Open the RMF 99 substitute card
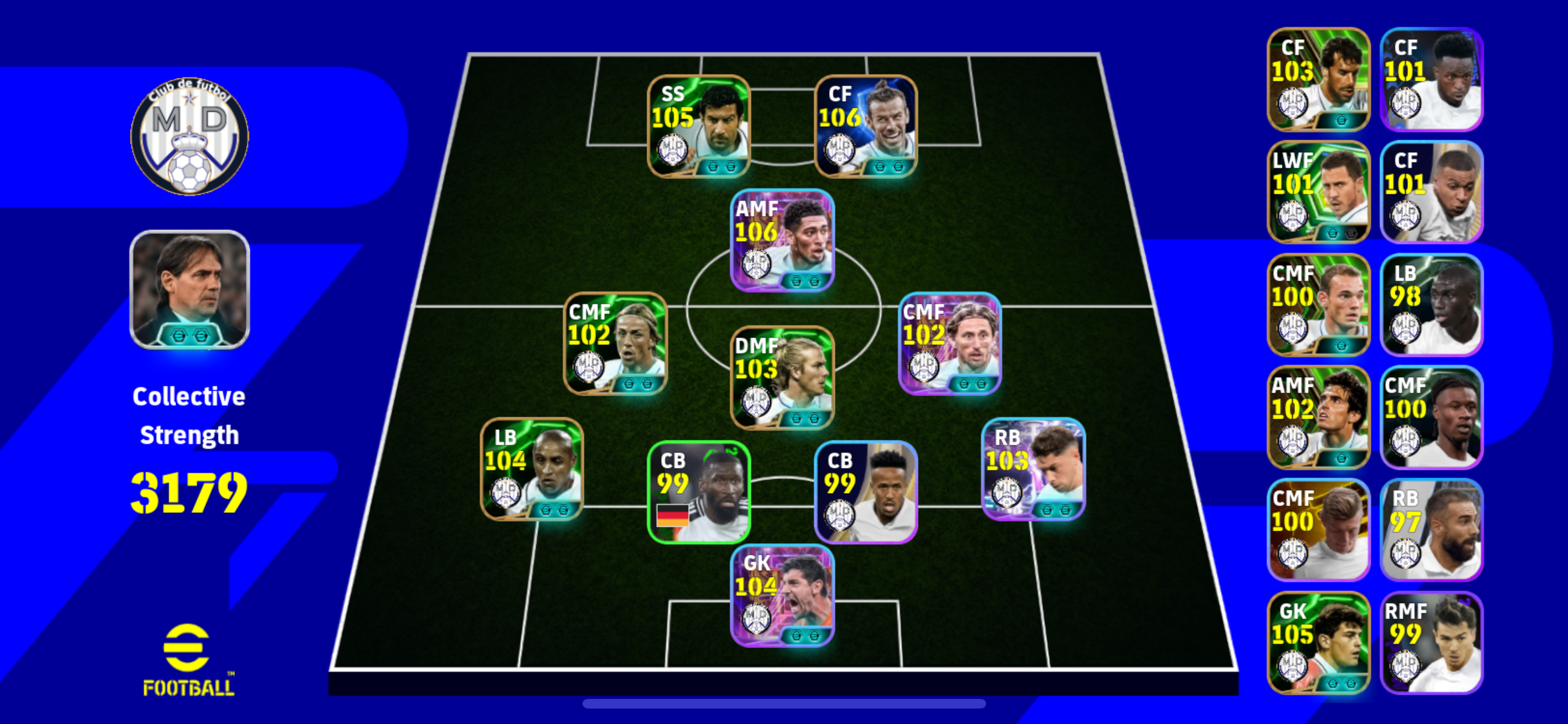Screen dimensions: 1568x724 point(1432,643)
